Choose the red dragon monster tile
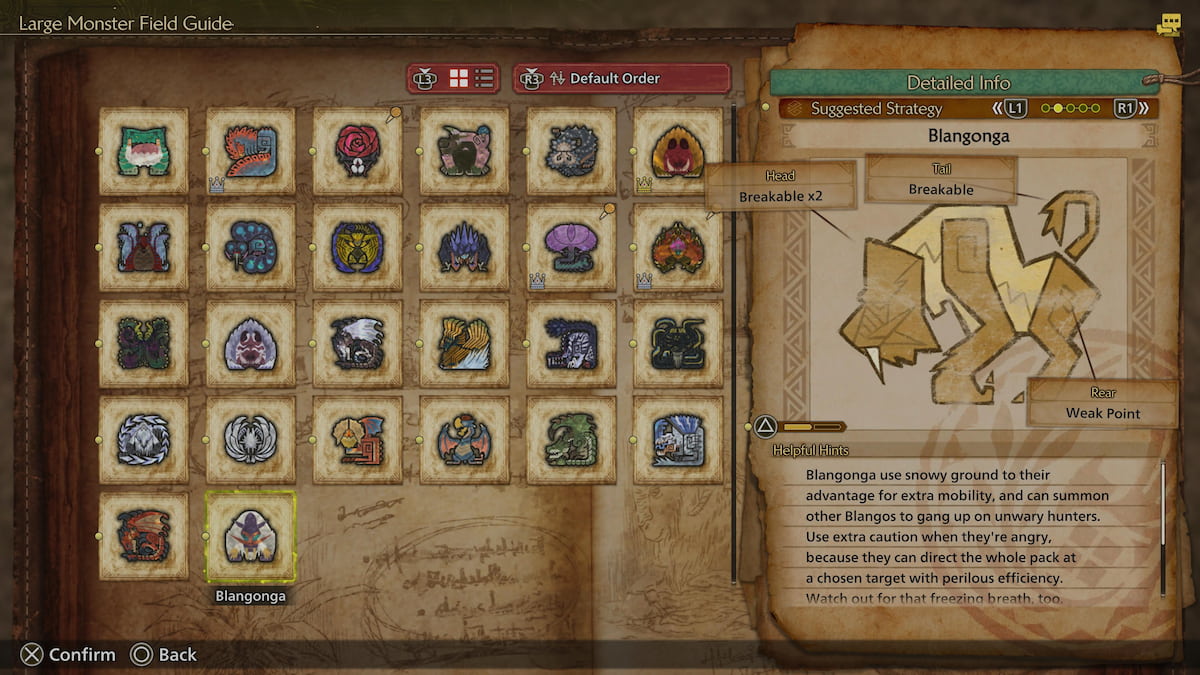The width and height of the screenshot is (1200, 675). point(143,536)
